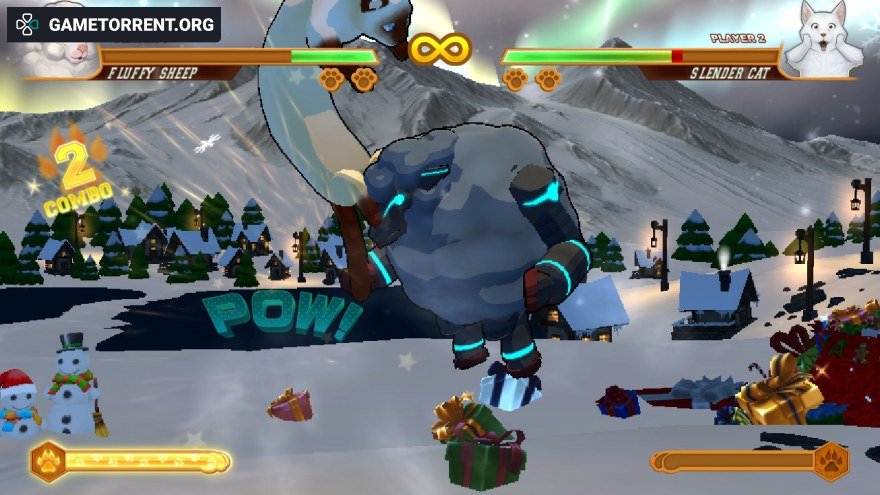Activate the left paw super meter icon
Image resolution: width=880 pixels, height=495 pixels.
[49, 461]
